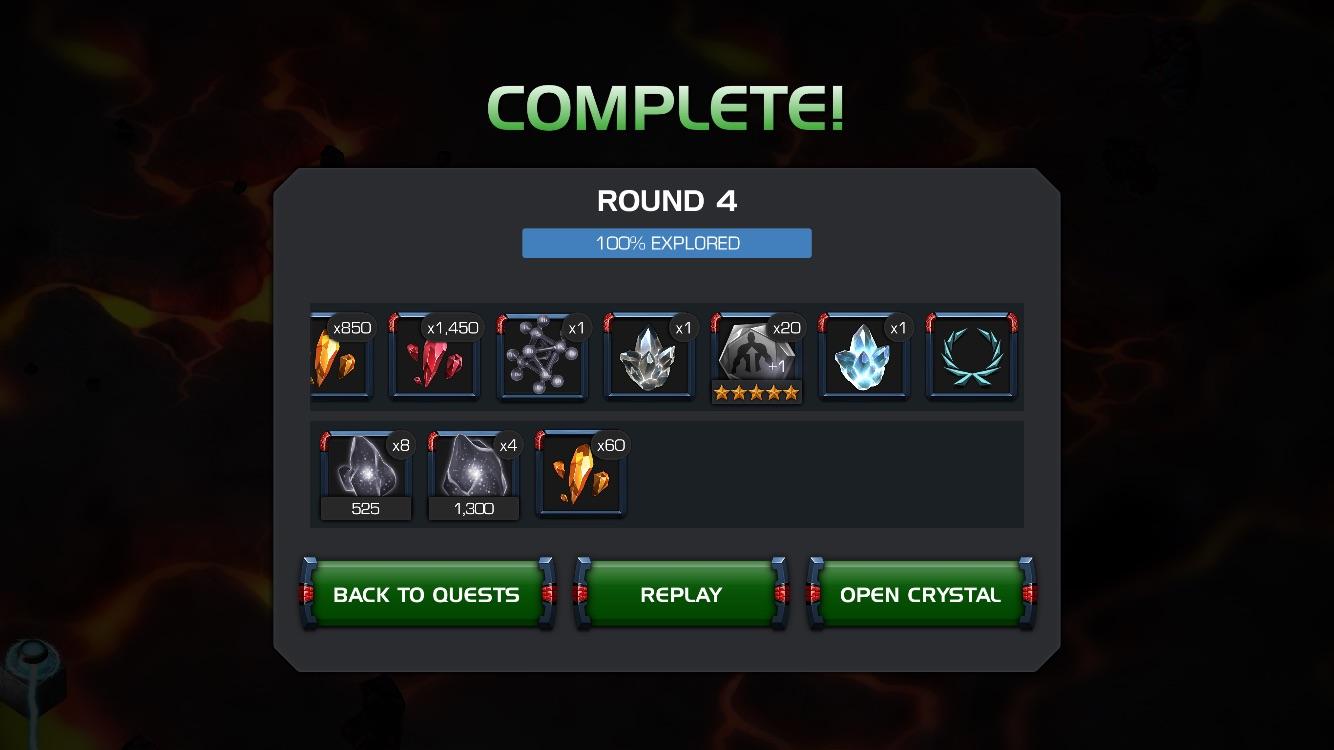The height and width of the screenshot is (750, 1334).
Task: Select the x60 gold shards reward
Action: point(581,473)
